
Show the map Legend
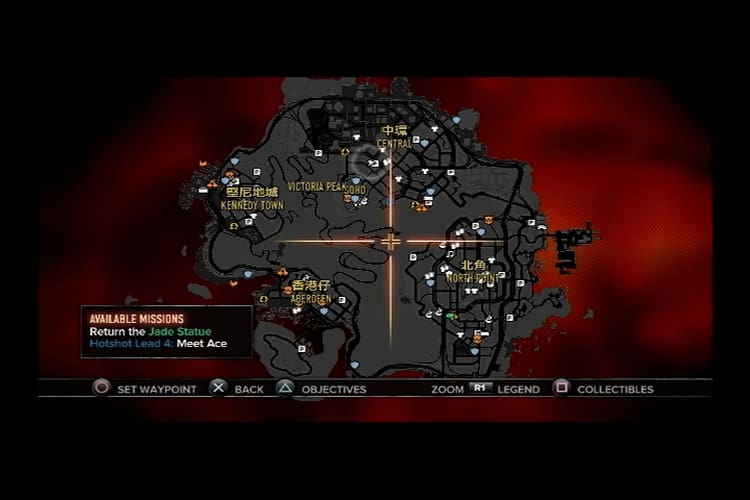(x=518, y=389)
